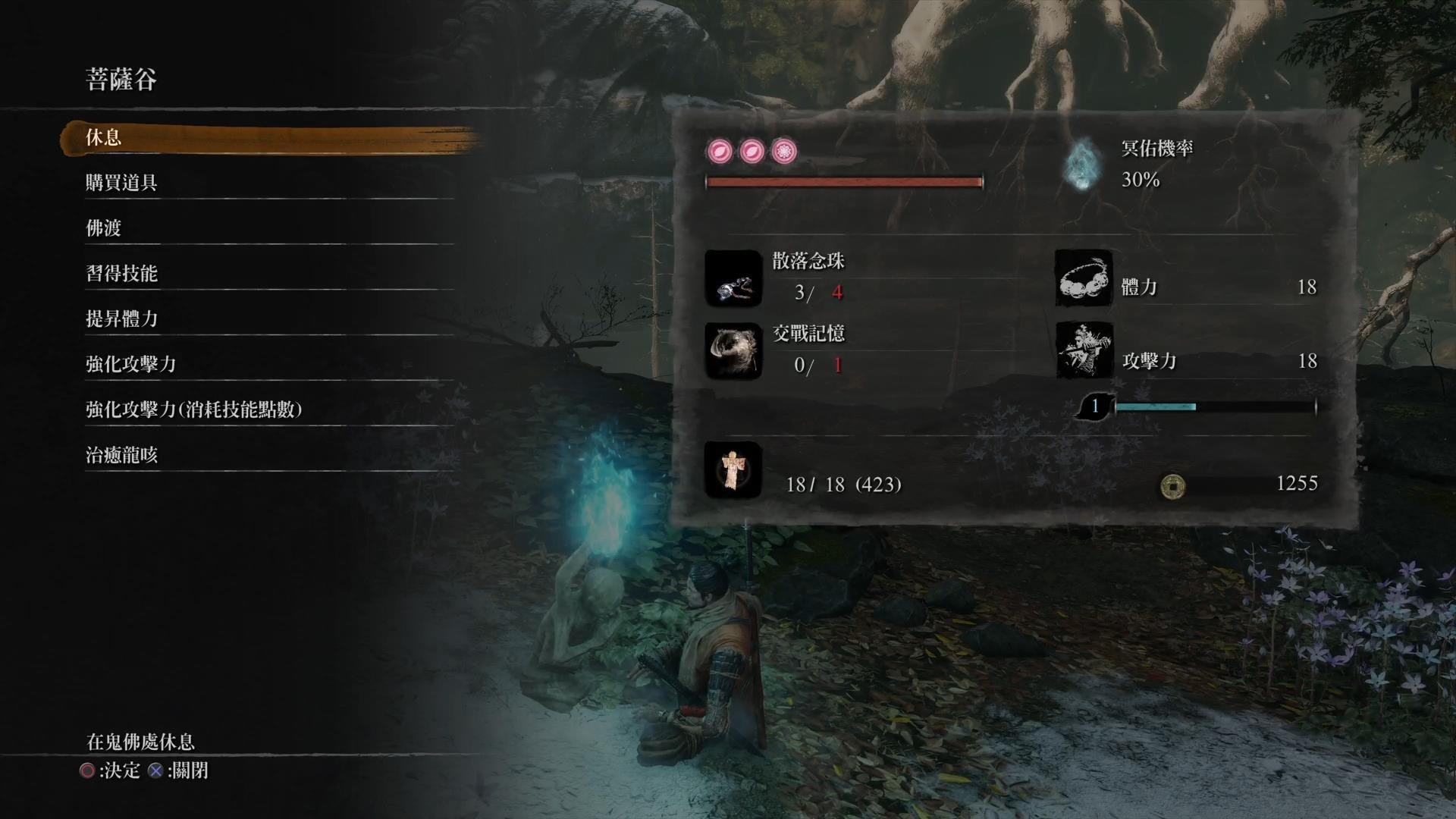The width and height of the screenshot is (1456, 819).
Task: Choose 治癒龍咳 to cure Dragonrot
Action: click(121, 456)
